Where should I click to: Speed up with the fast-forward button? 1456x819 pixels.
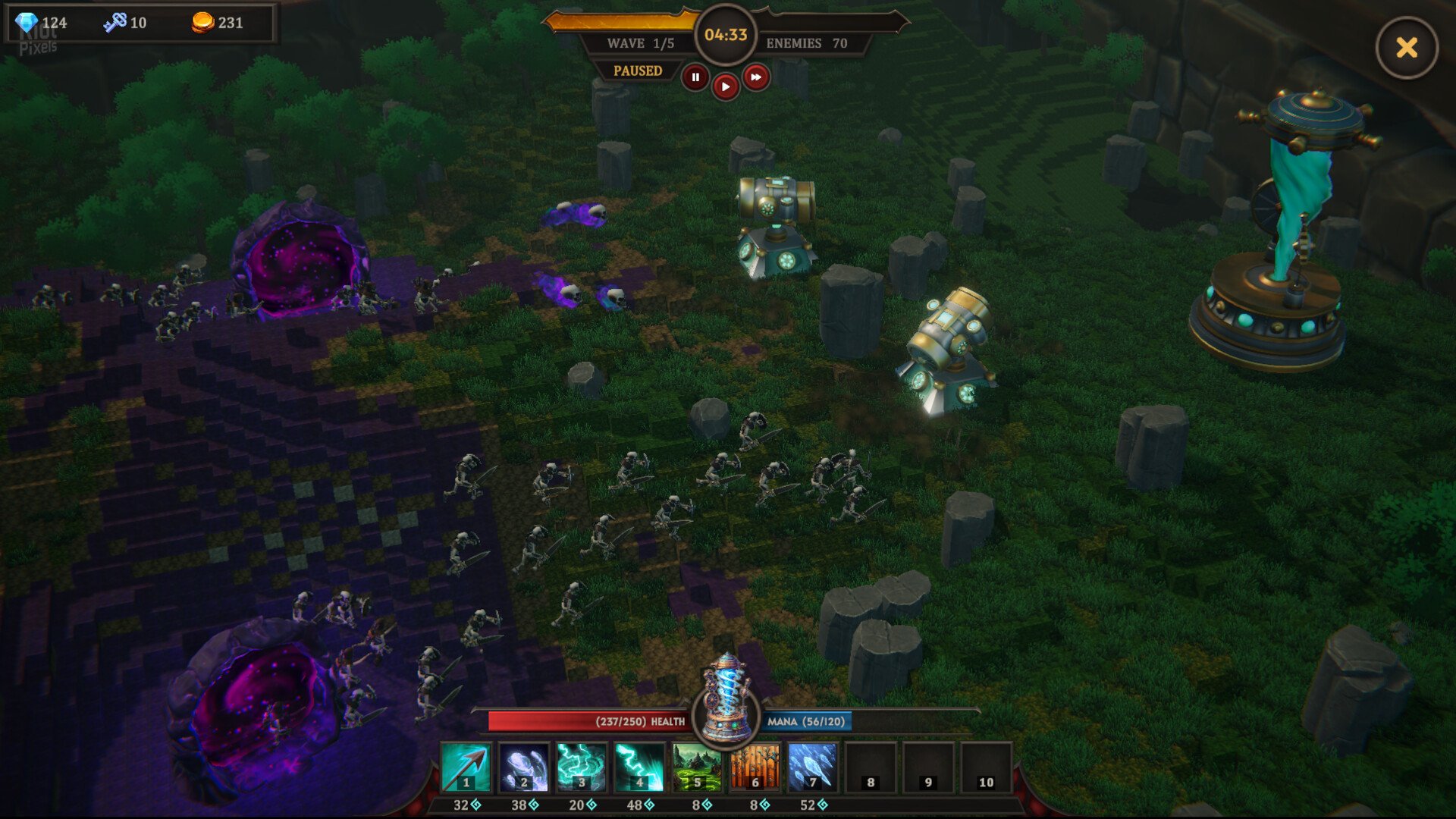coord(756,77)
